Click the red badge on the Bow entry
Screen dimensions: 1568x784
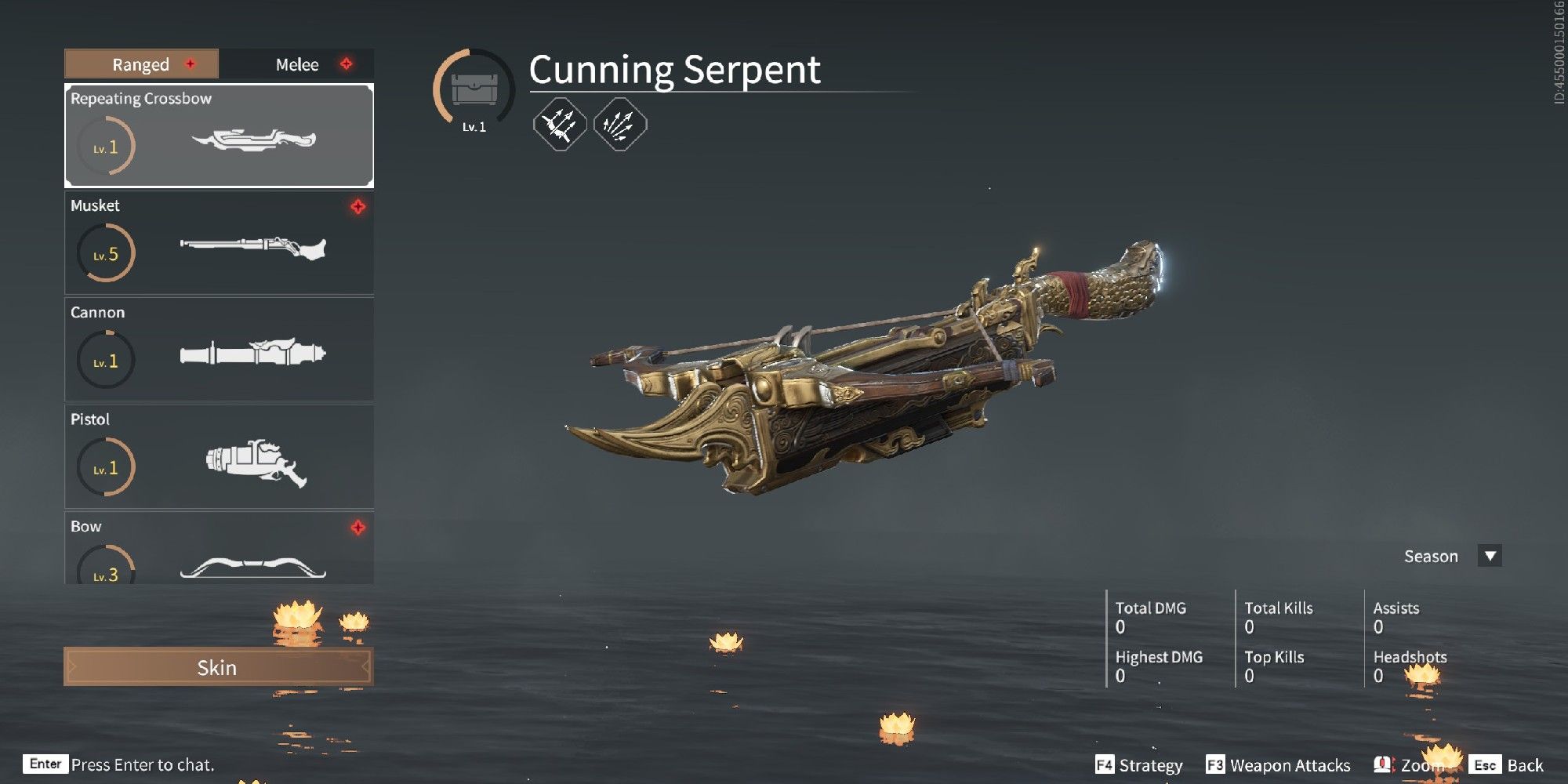(358, 528)
